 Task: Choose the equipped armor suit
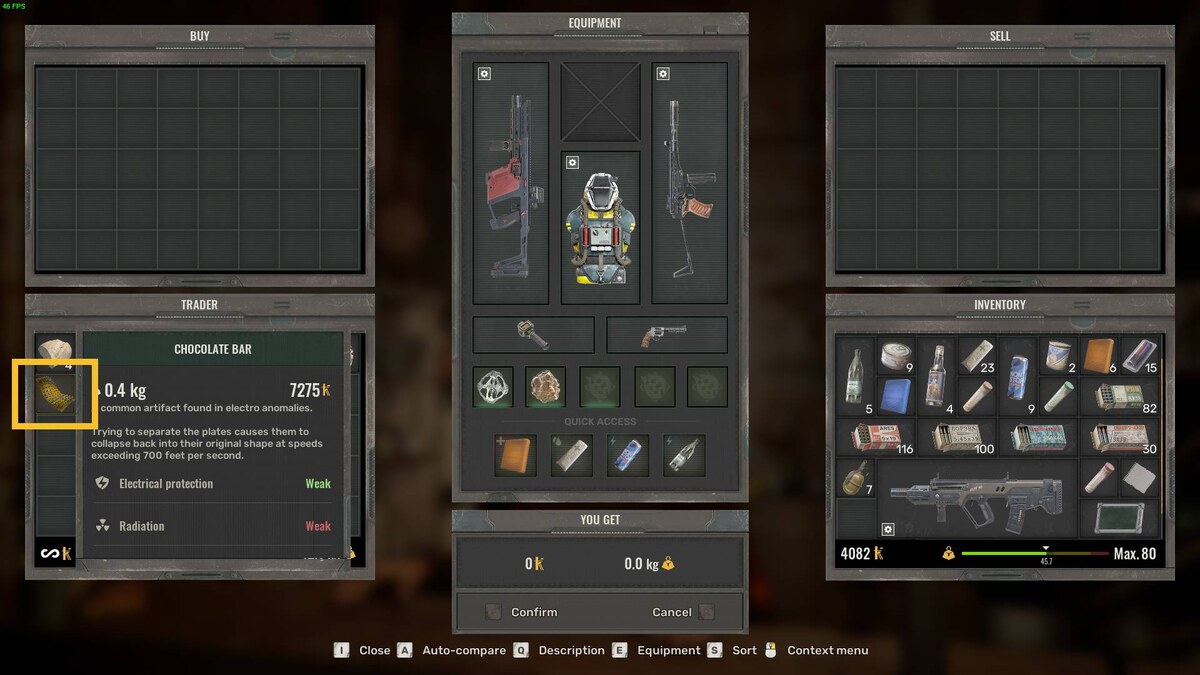pos(600,230)
